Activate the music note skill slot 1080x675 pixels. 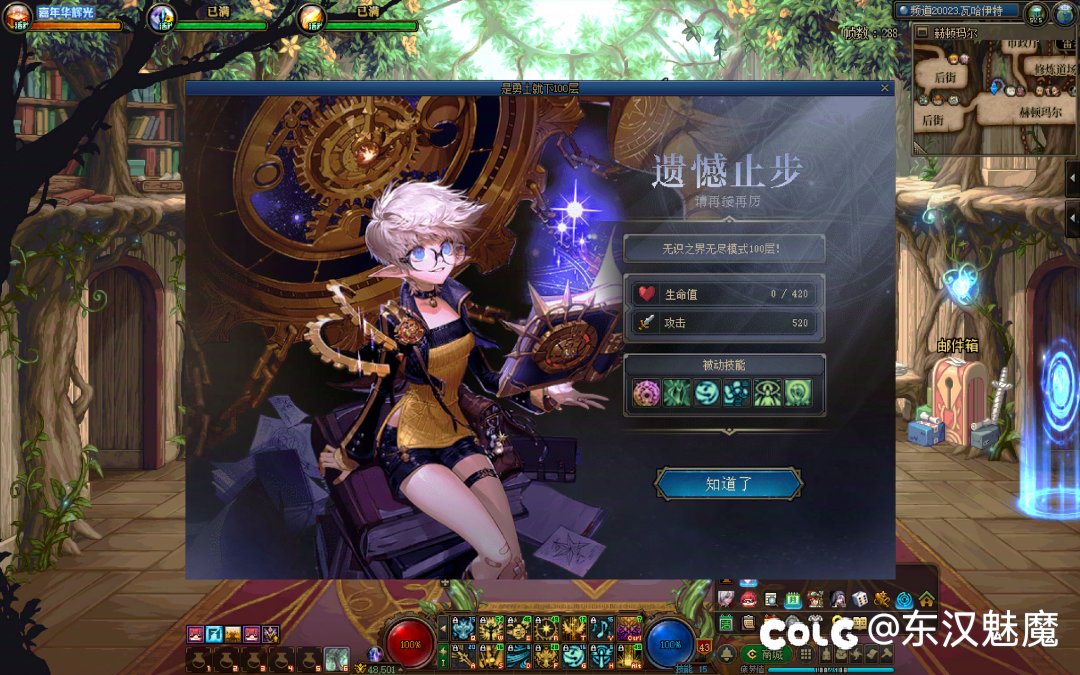[x=601, y=628]
